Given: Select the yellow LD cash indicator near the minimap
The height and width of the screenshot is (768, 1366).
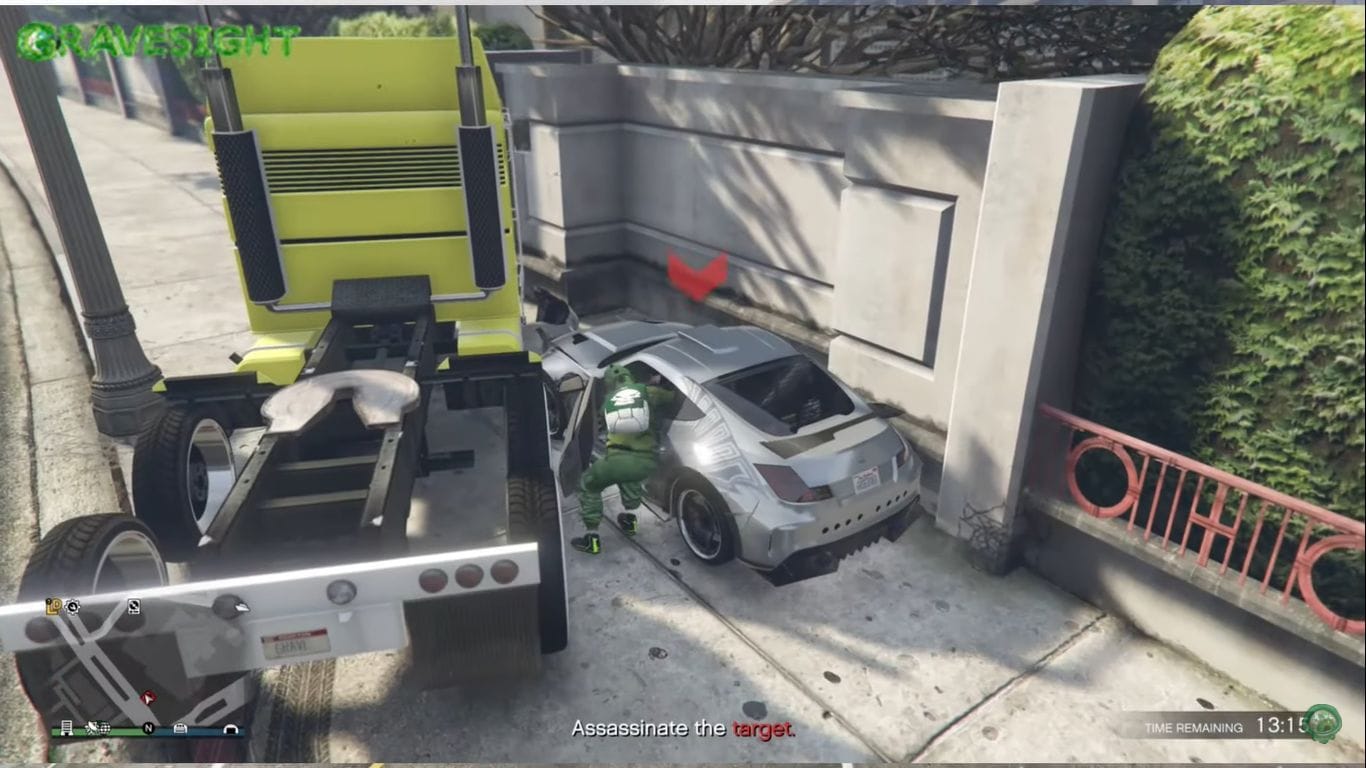Looking at the screenshot, I should coord(54,606).
